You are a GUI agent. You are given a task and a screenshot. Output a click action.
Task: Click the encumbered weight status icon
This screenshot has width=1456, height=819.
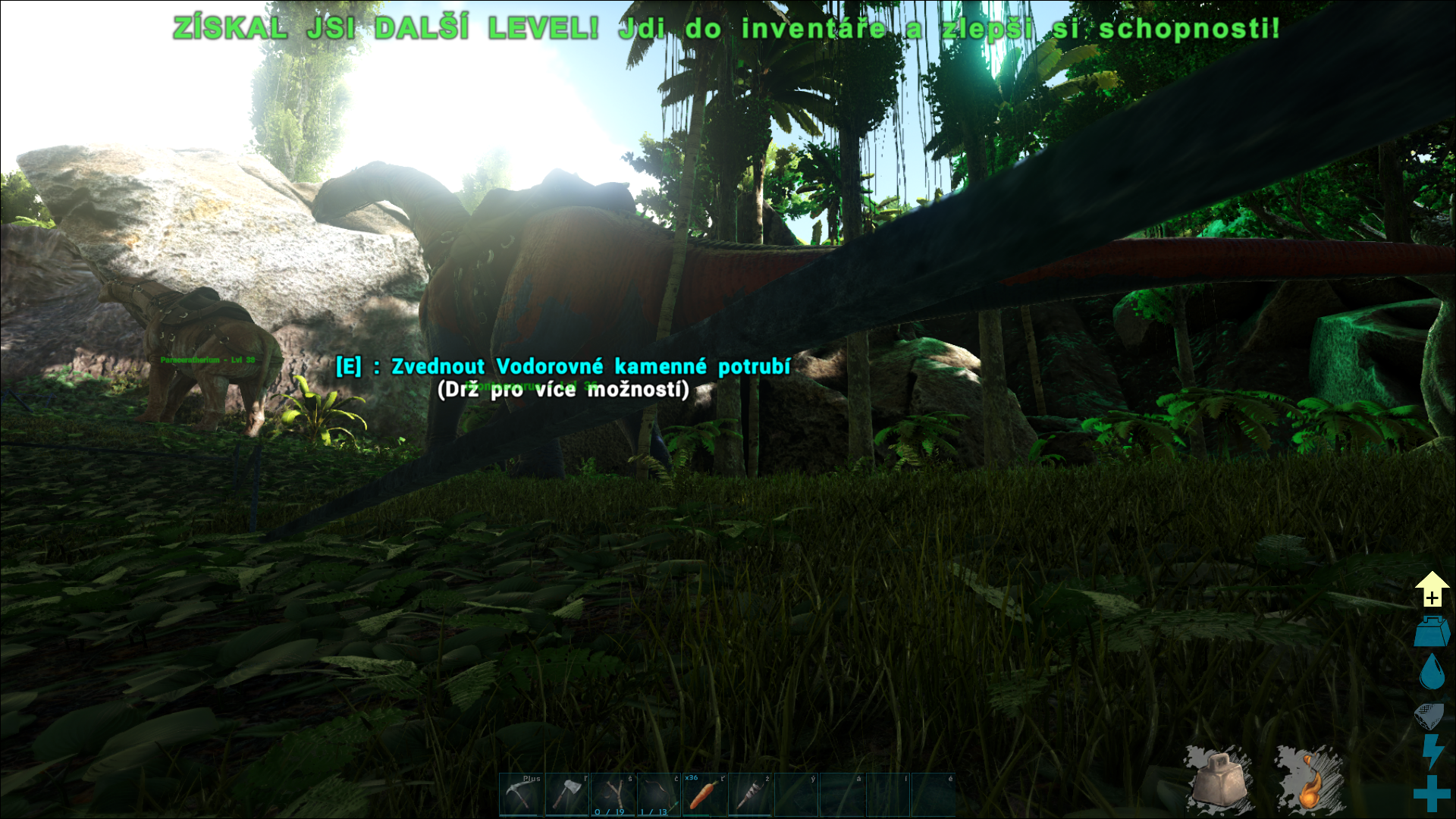coord(1219,781)
